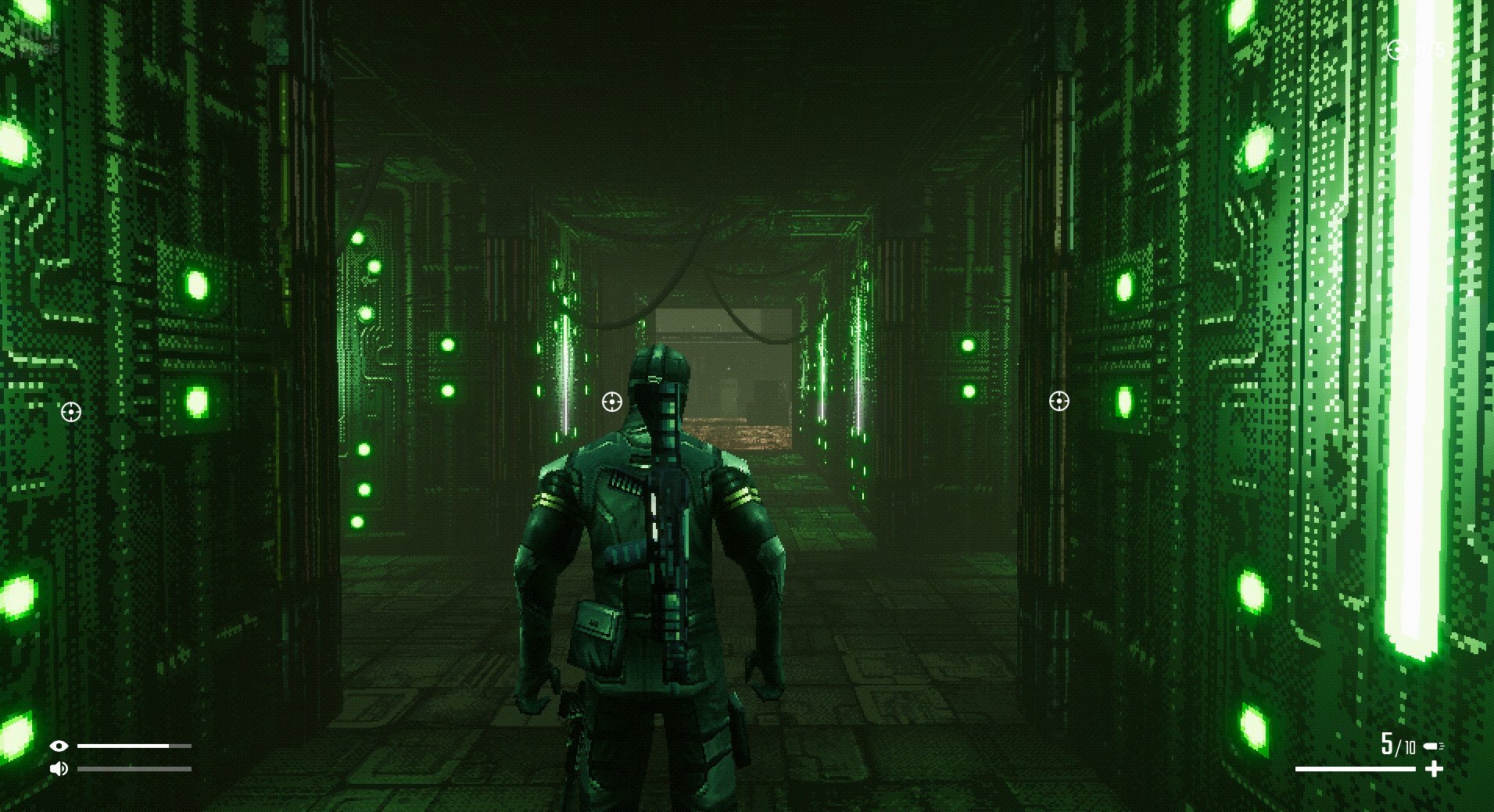Open the objective counter target icon

[1397, 50]
